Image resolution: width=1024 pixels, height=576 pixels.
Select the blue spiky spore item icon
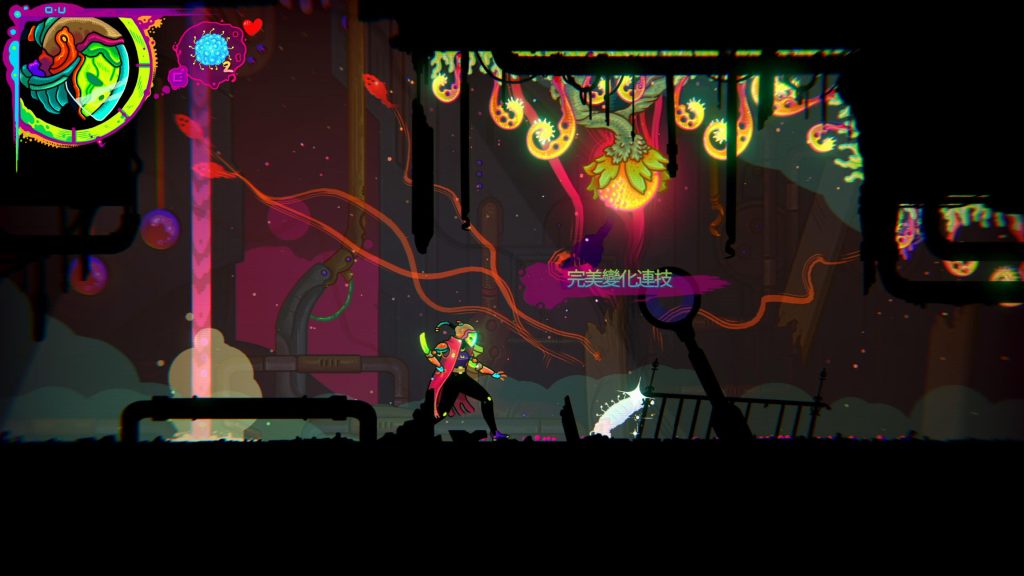pos(212,49)
